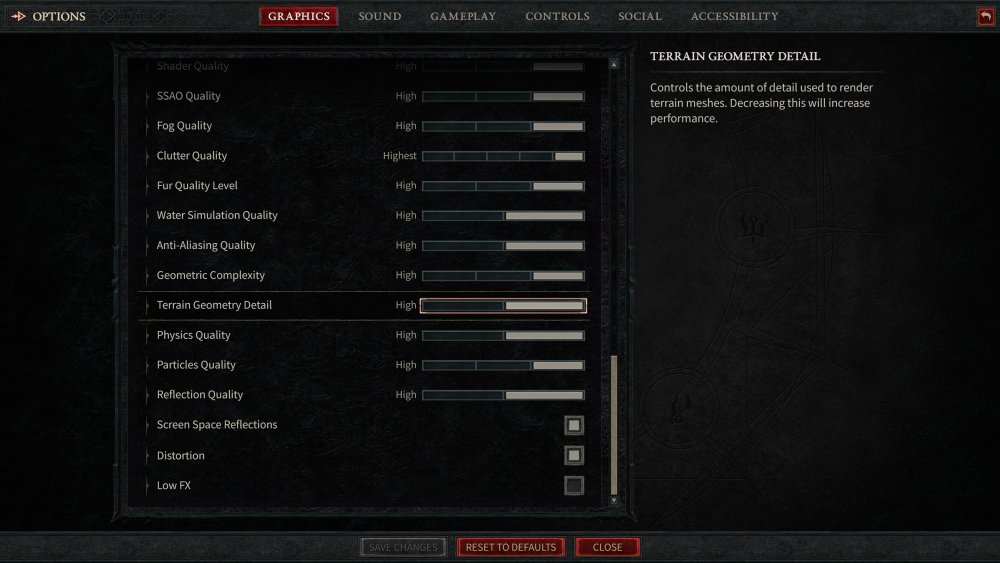Click the scrollbar's down arrow
Screen dimensions: 1000x563
[x=614, y=499]
